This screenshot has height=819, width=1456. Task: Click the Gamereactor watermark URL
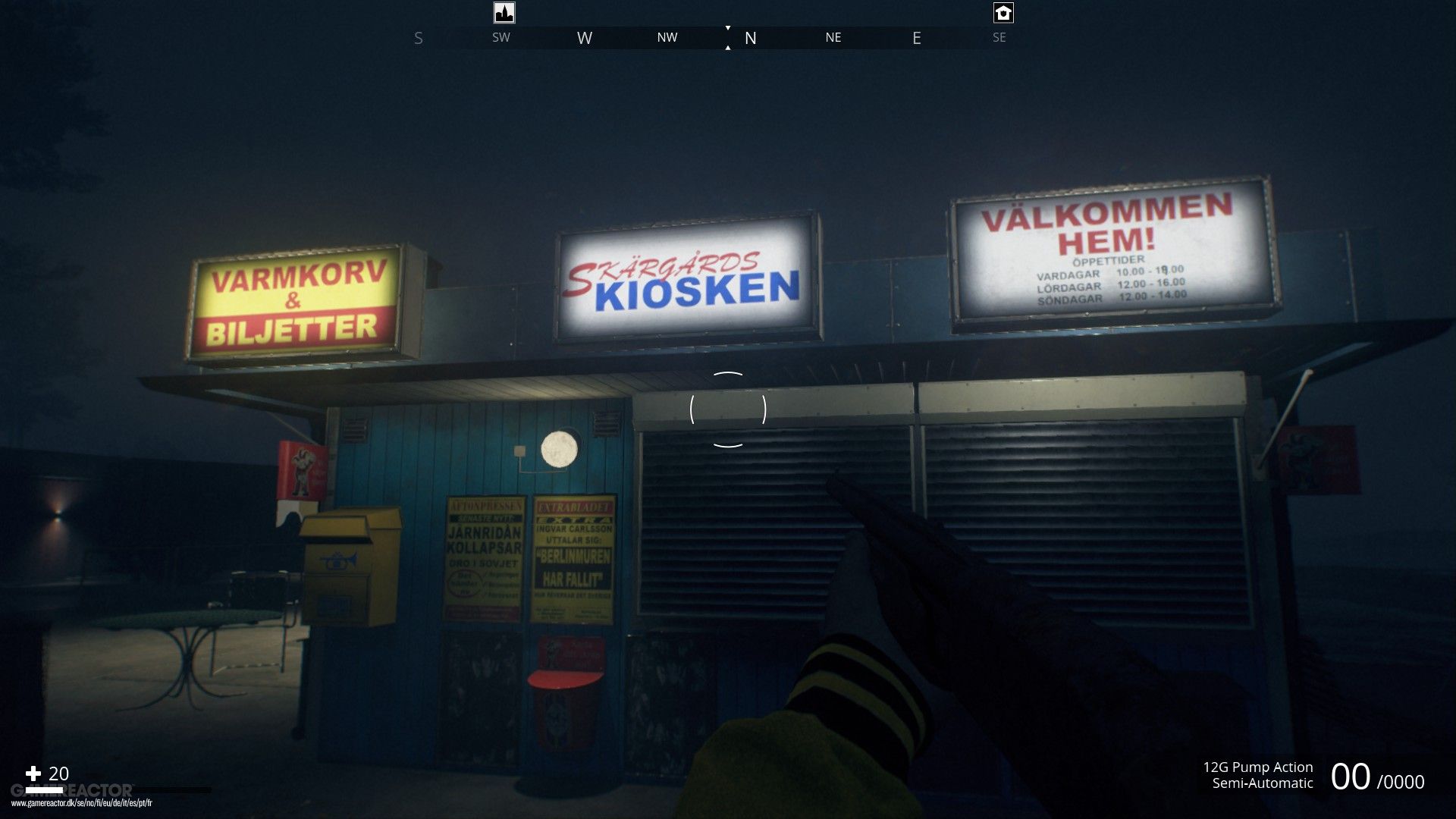pyautogui.click(x=81, y=803)
